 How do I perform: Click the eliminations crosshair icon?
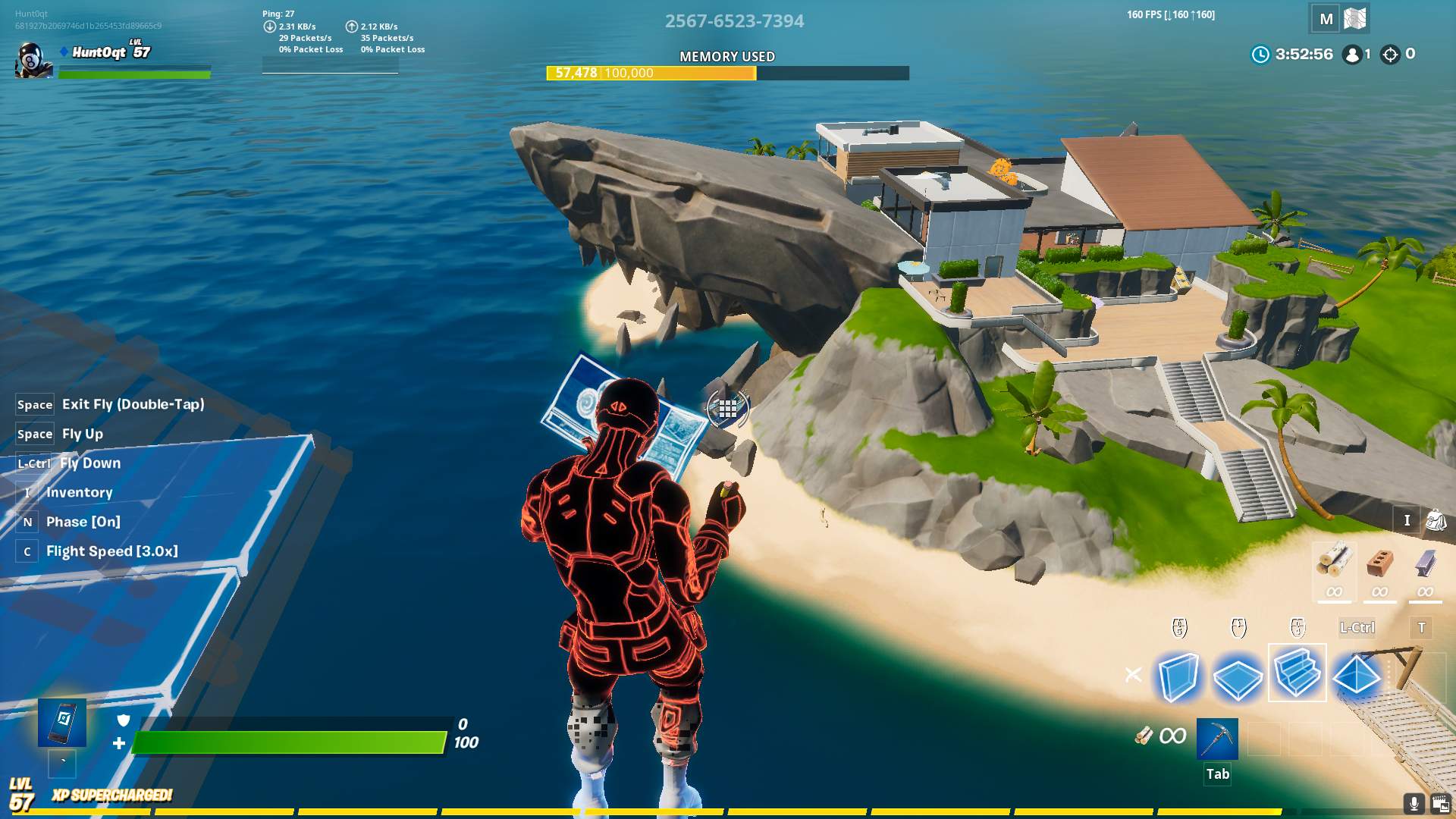coord(1389,54)
